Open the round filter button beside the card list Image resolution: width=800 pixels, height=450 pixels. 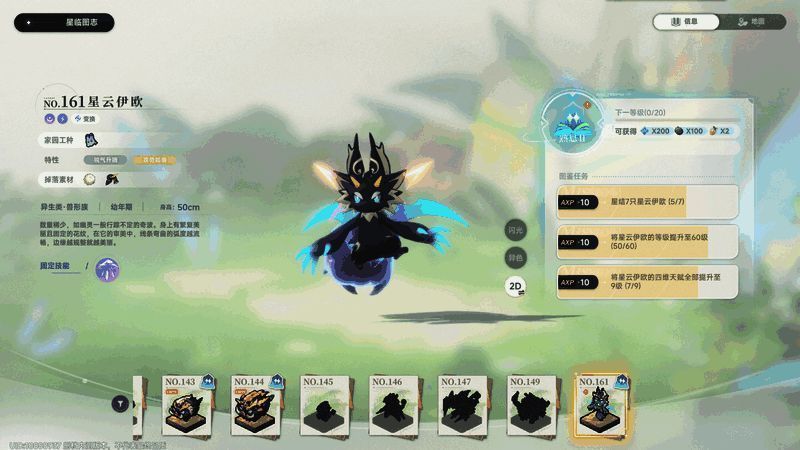pos(122,404)
